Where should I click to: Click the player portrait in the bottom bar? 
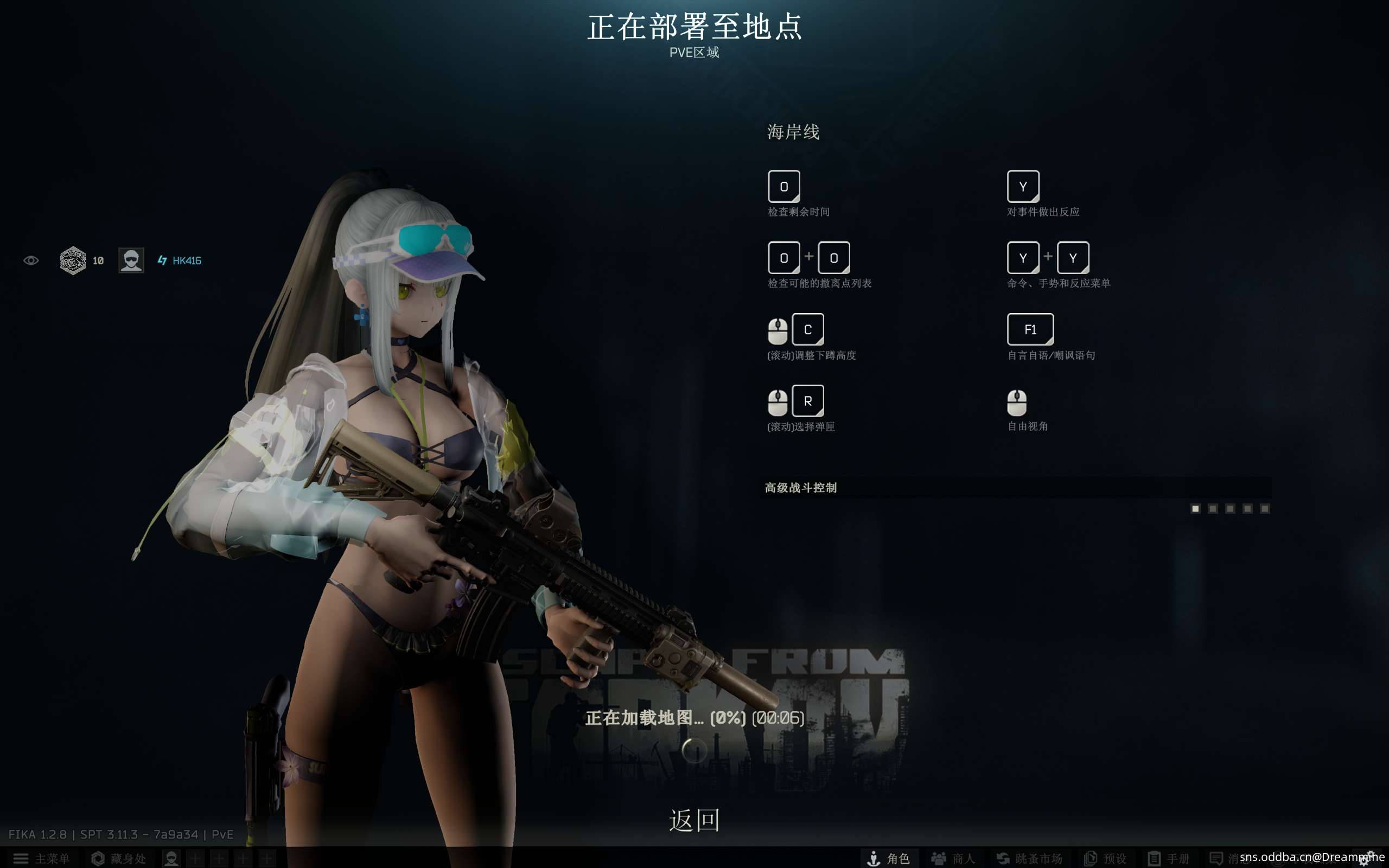coord(171,858)
